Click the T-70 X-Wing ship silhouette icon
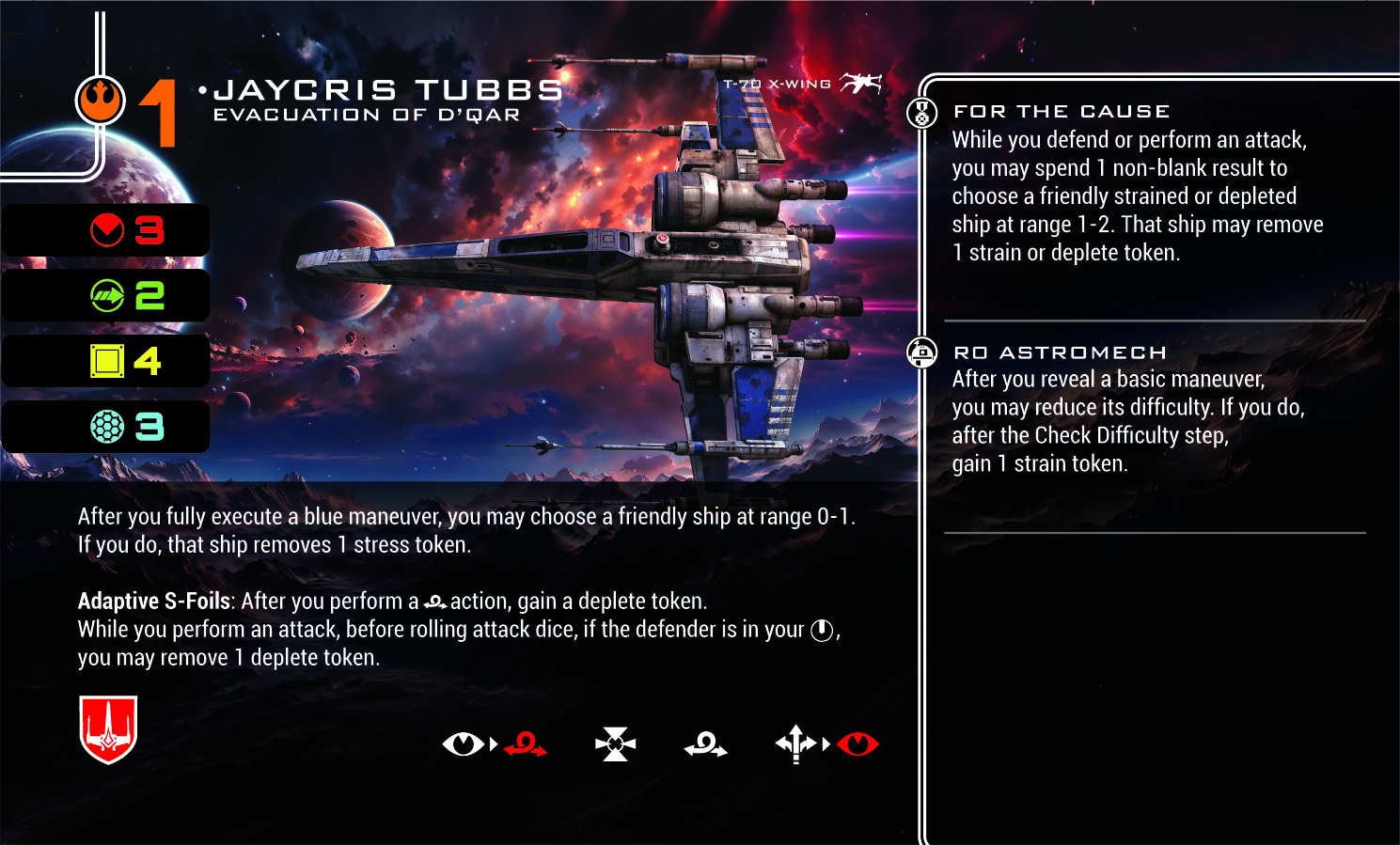Image resolution: width=1400 pixels, height=845 pixels. [x=860, y=84]
